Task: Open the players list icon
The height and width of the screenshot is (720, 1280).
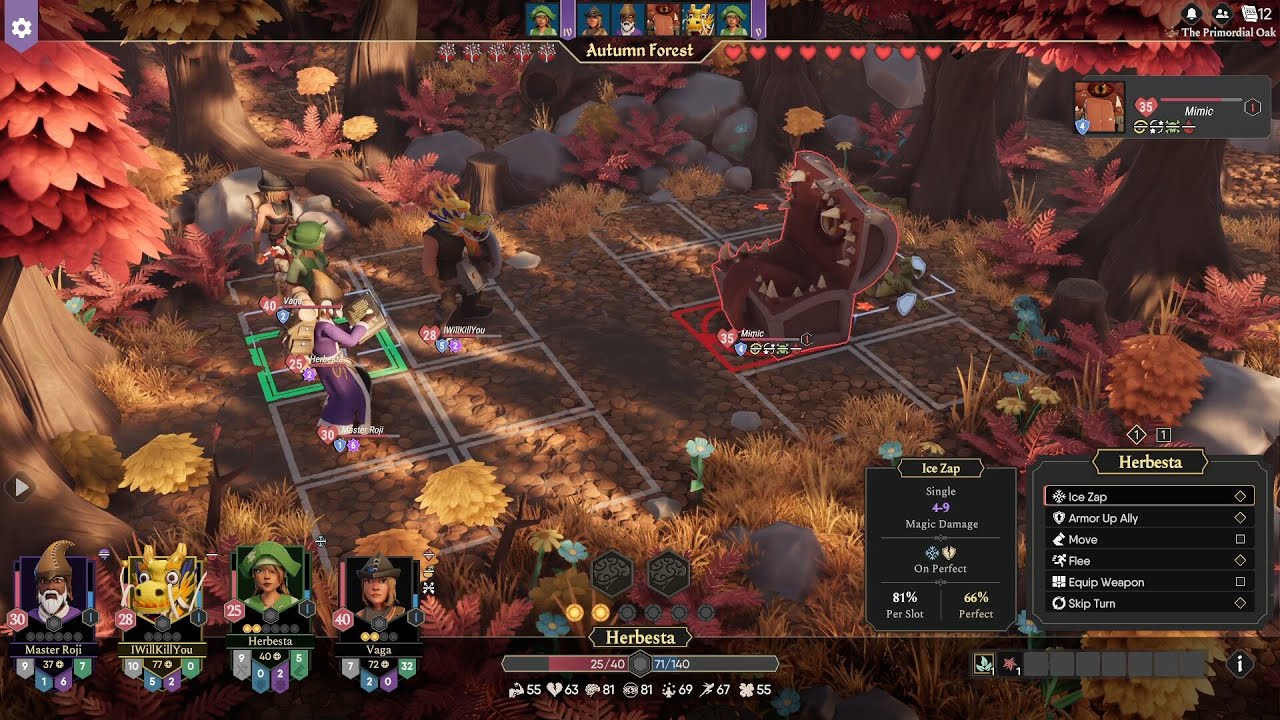Action: click(1221, 14)
